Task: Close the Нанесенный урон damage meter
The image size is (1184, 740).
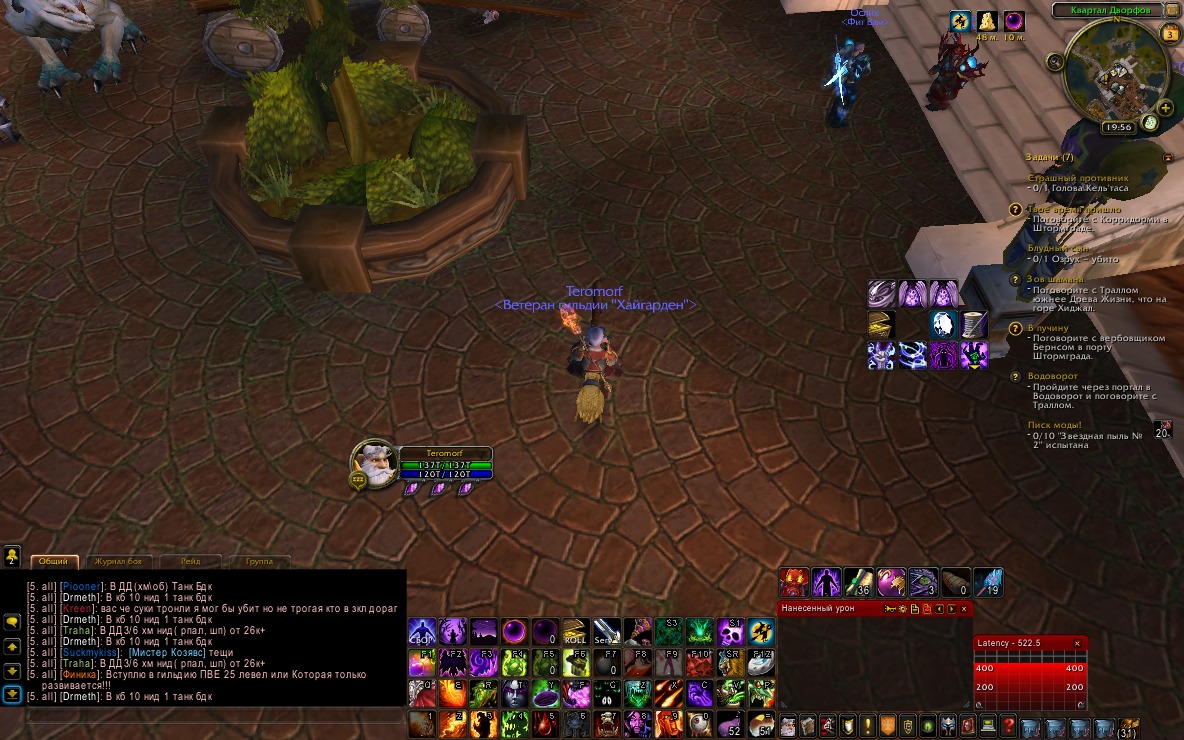Action: 964,608
